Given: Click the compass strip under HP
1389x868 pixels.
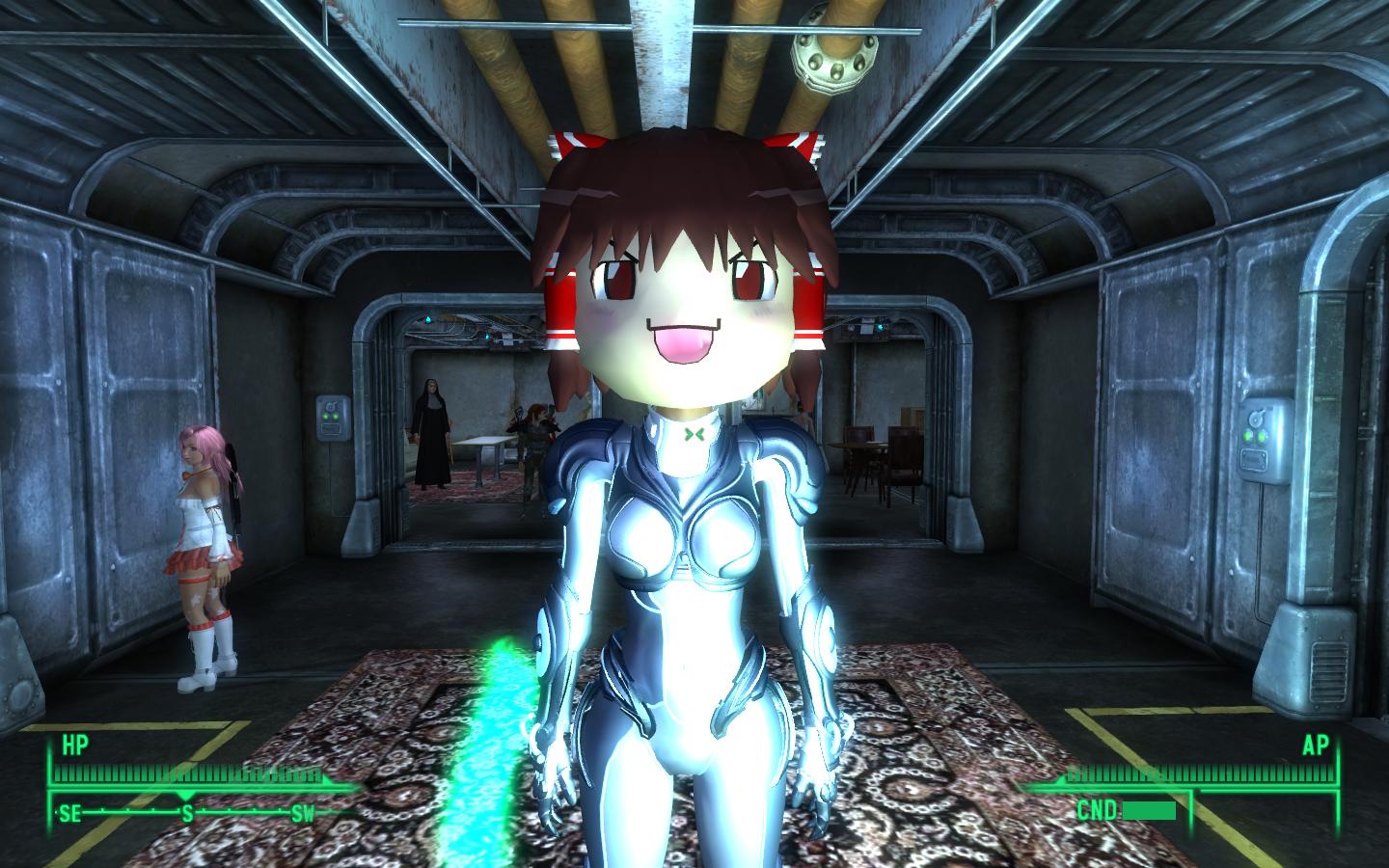Looking at the screenshot, I should pos(188,812).
